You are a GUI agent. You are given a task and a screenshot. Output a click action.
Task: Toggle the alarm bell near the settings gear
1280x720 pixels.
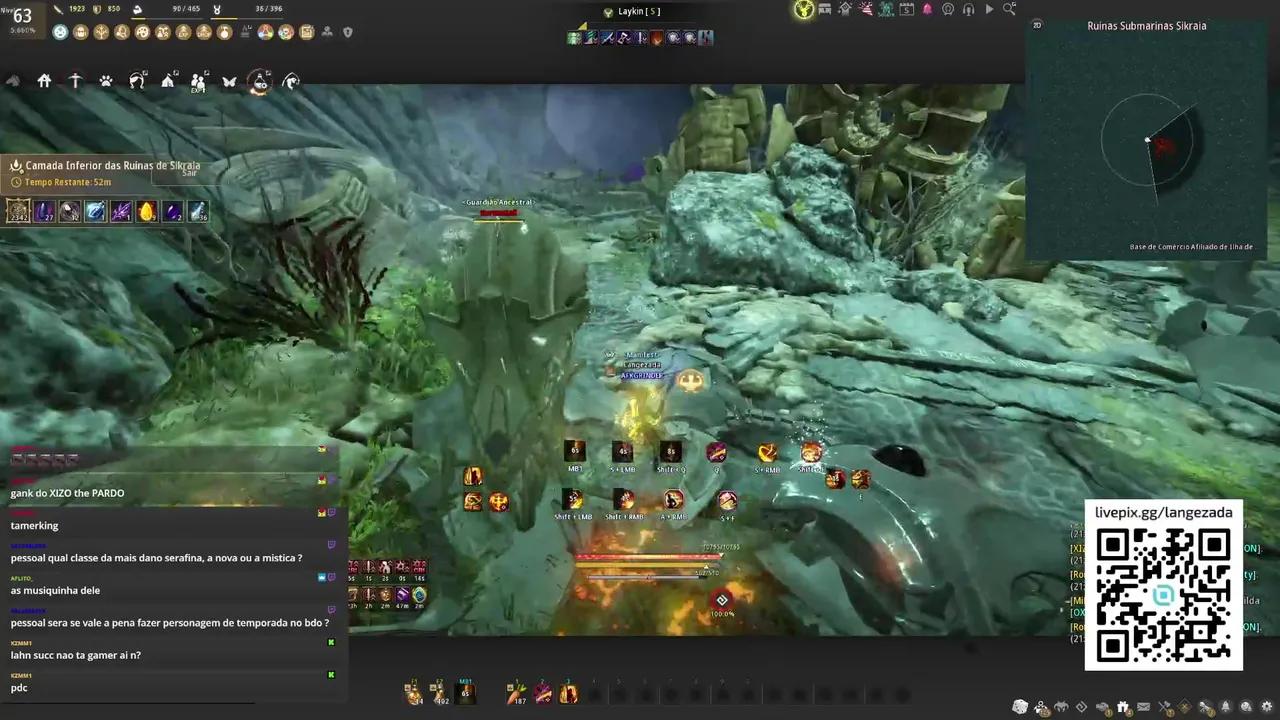pos(1225,707)
